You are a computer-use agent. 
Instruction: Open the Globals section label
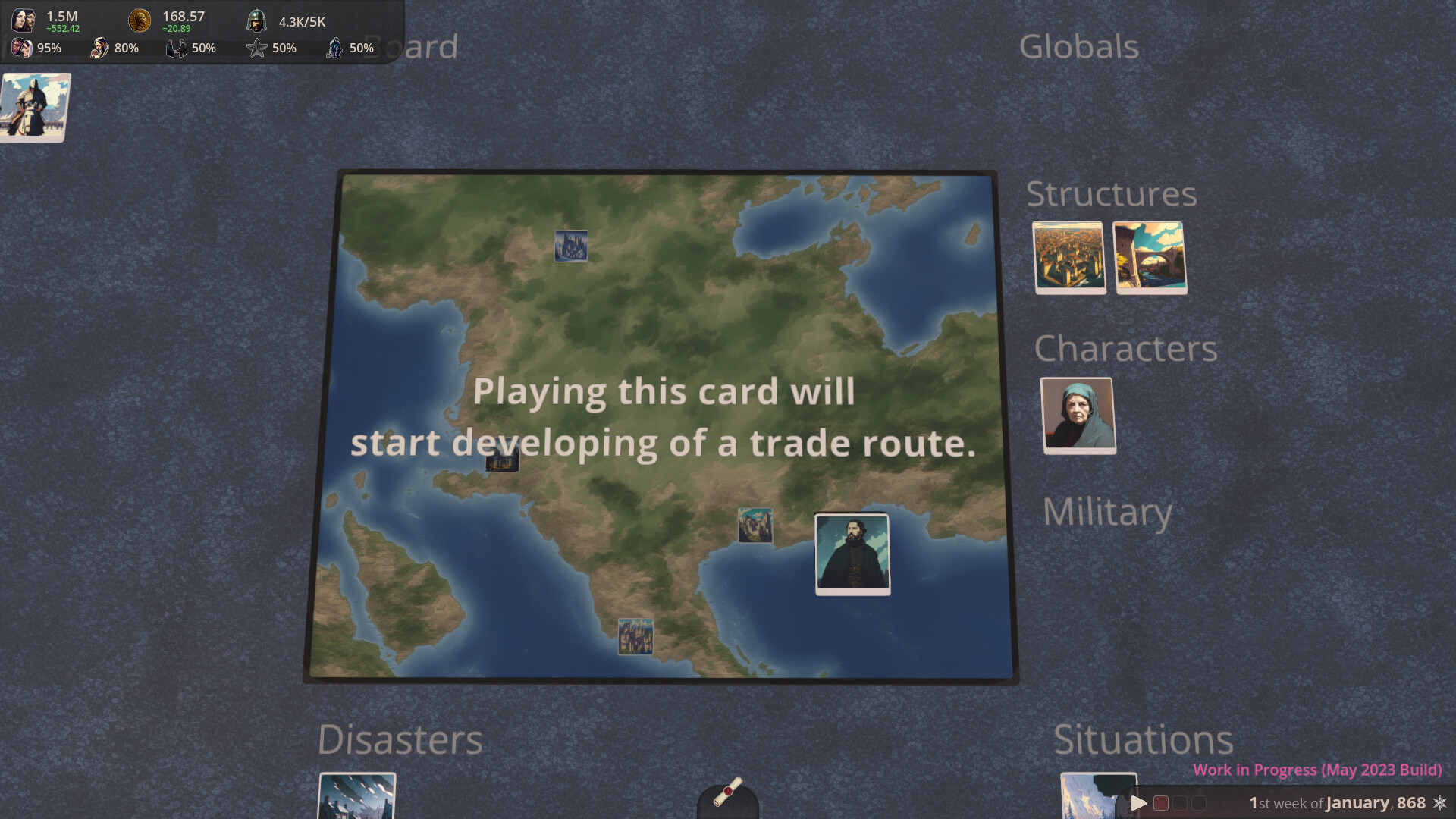[1080, 47]
